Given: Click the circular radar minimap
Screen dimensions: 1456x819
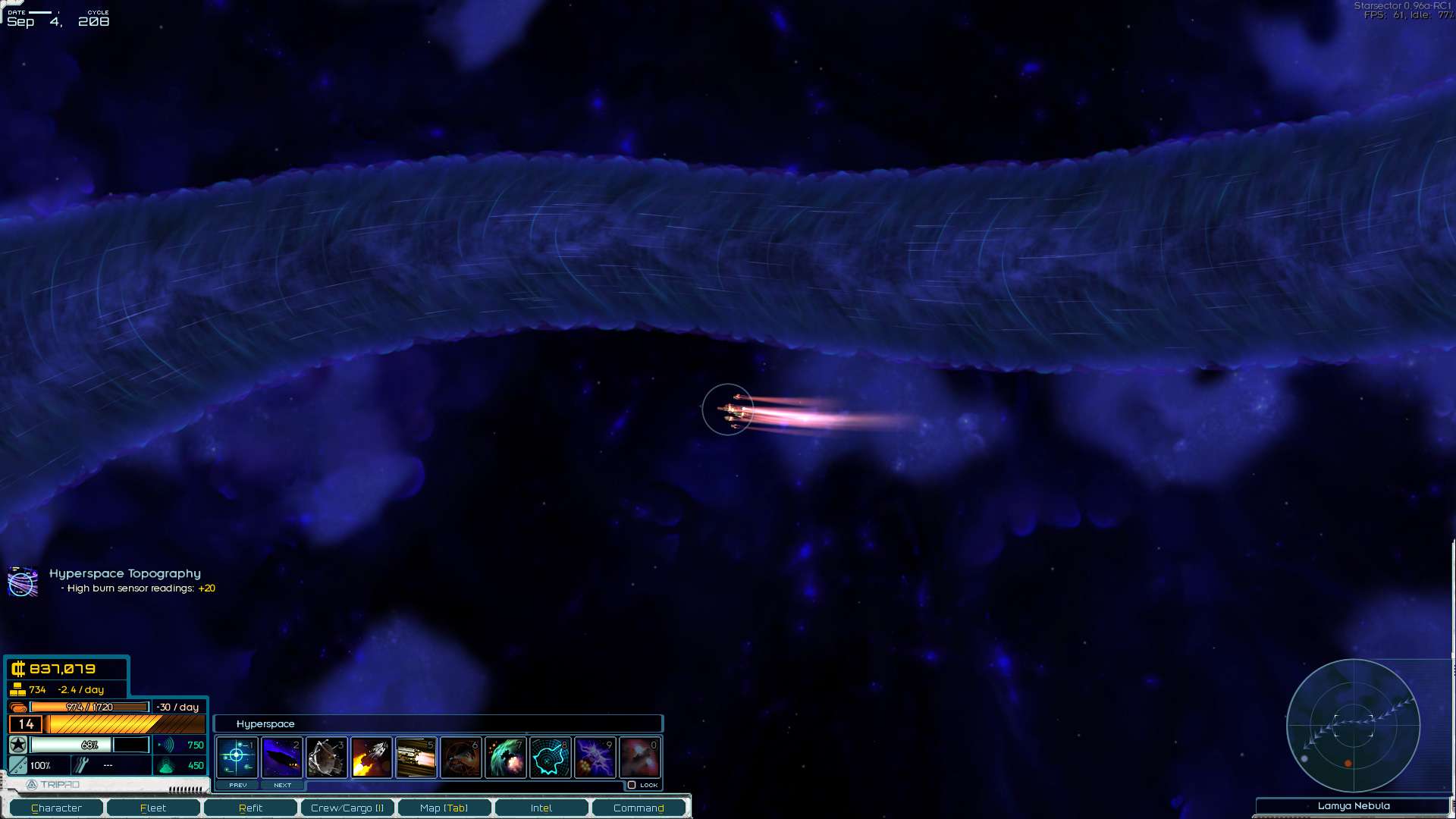Looking at the screenshot, I should [x=1353, y=726].
